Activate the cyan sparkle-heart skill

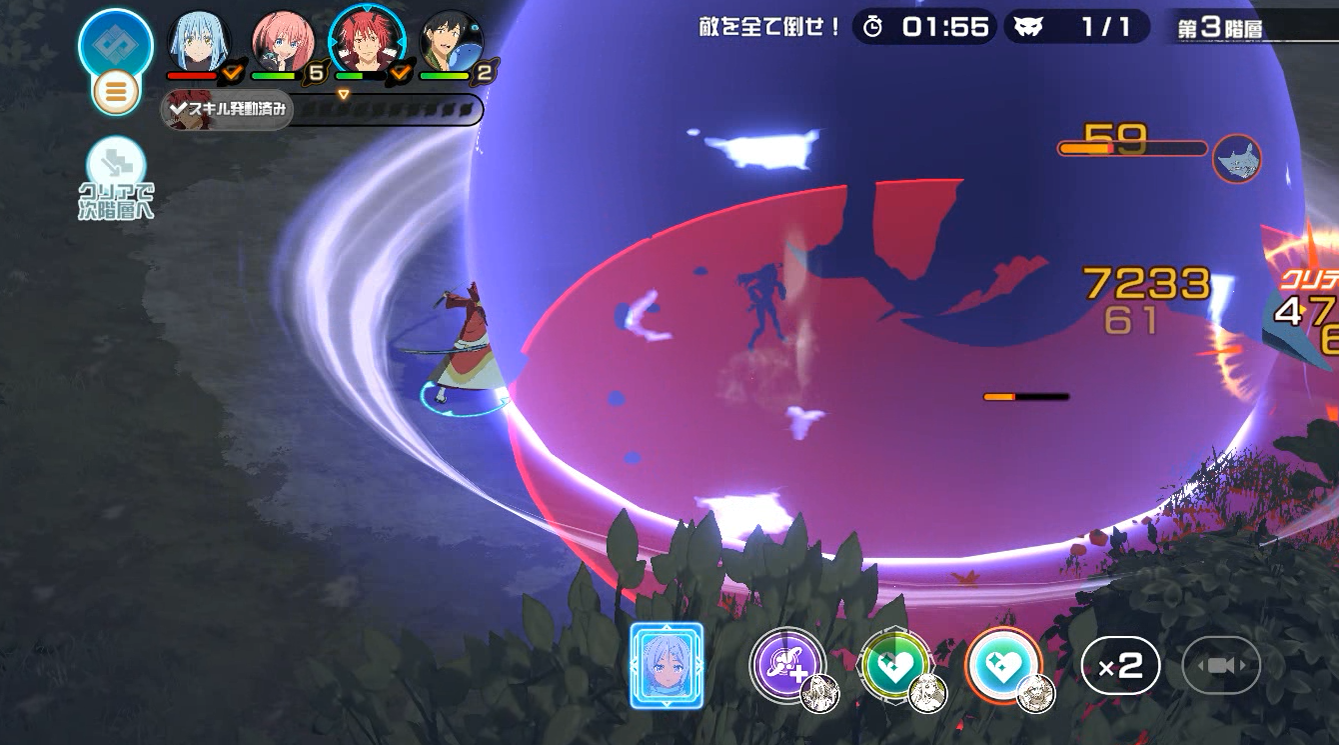pyautogui.click(x=1003, y=665)
